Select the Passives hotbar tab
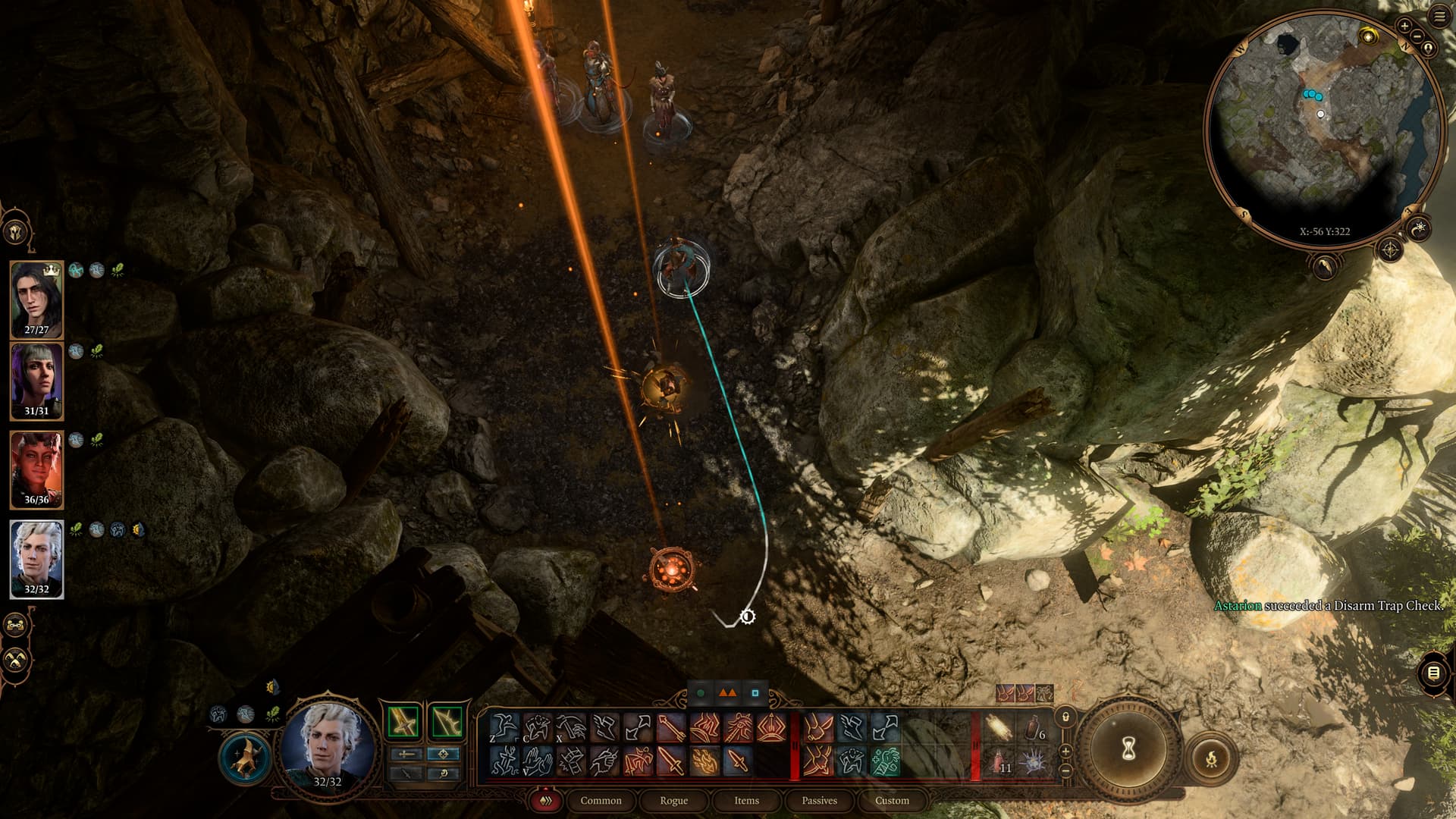Screen dimensions: 1456x819 (819, 800)
